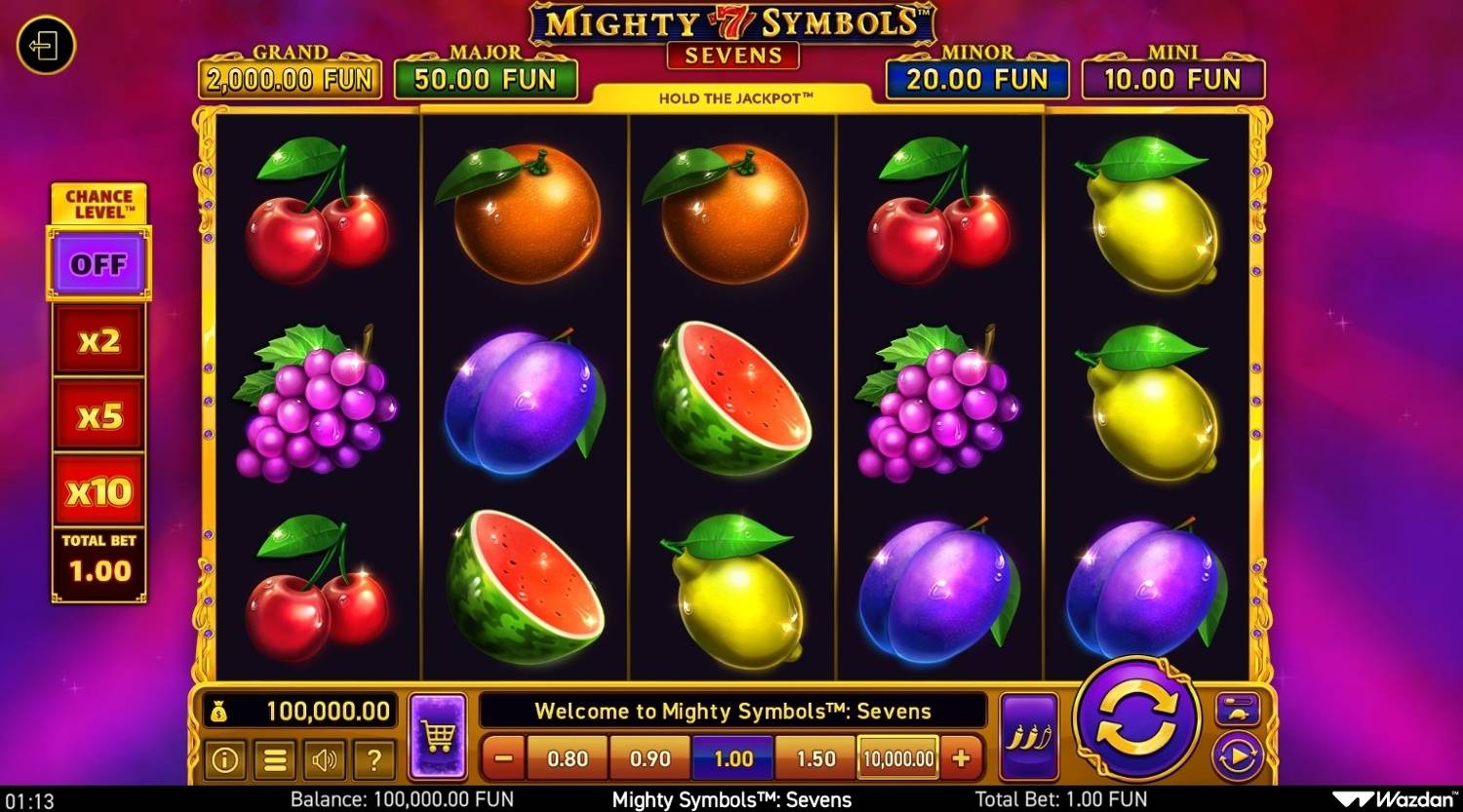Open help via the question mark icon

coord(376,760)
